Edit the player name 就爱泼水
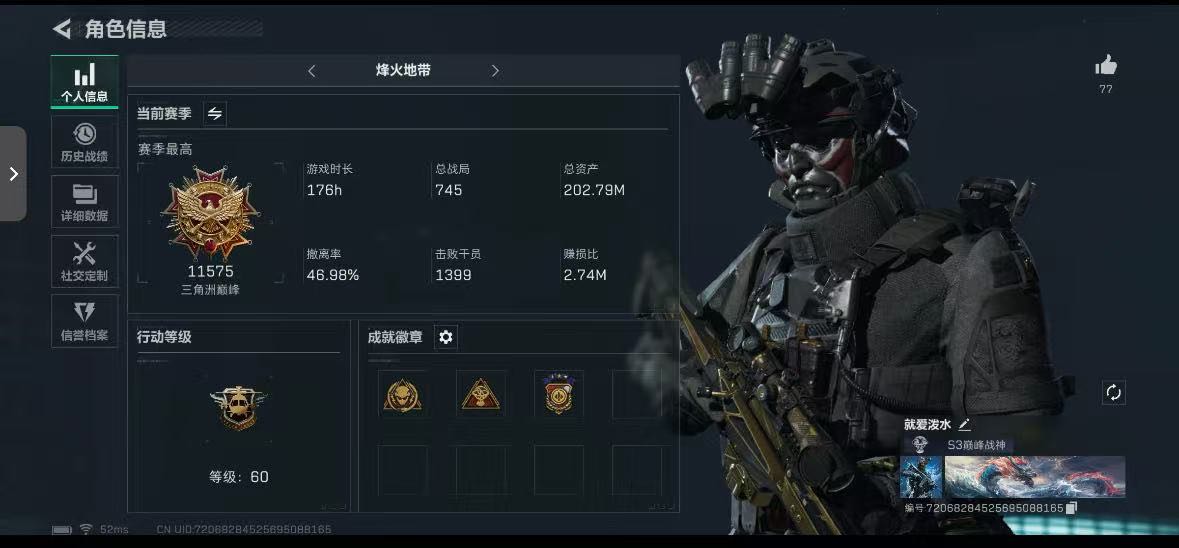 [x=964, y=425]
